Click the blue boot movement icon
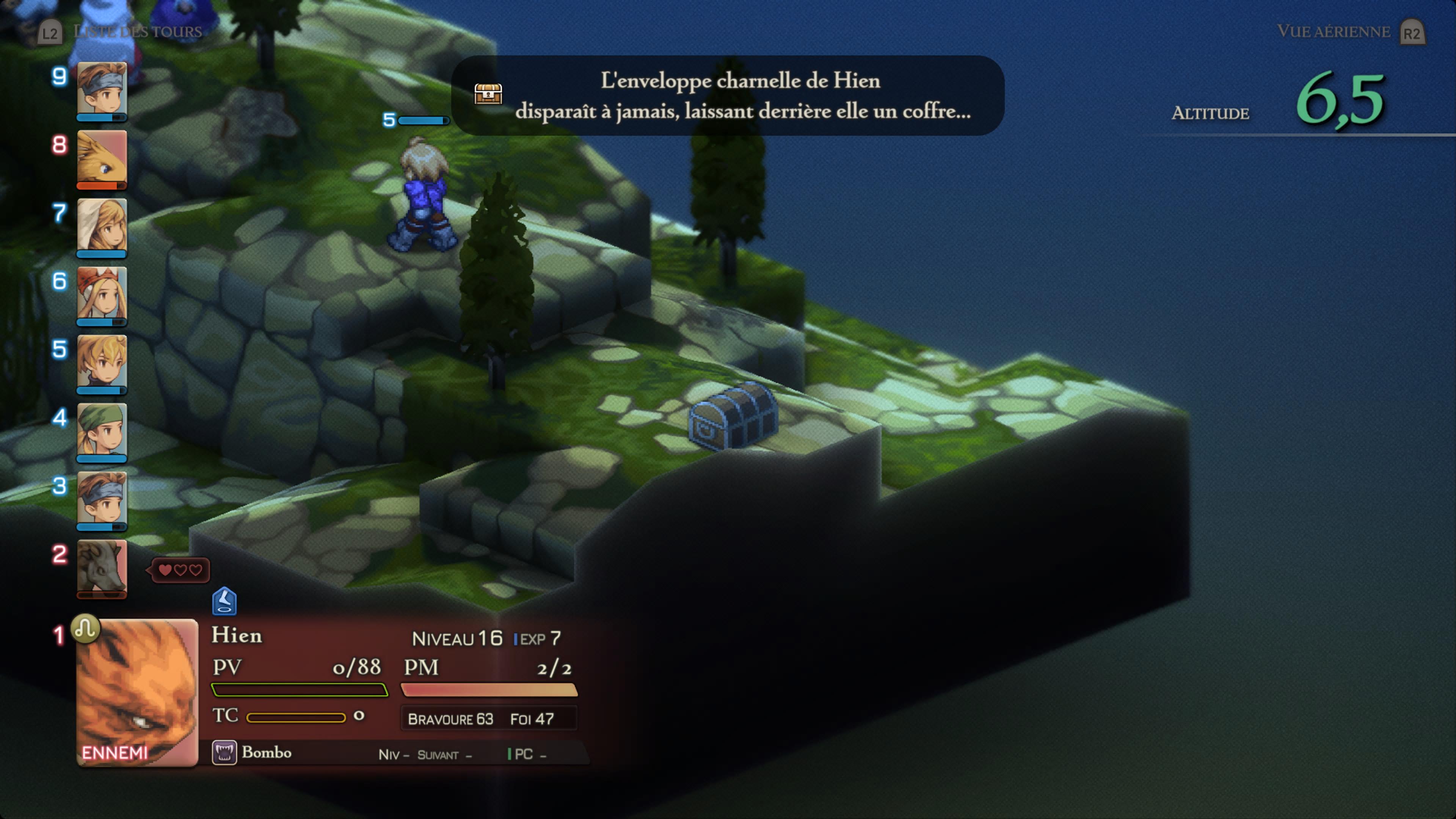This screenshot has width=1456, height=819. [x=224, y=601]
